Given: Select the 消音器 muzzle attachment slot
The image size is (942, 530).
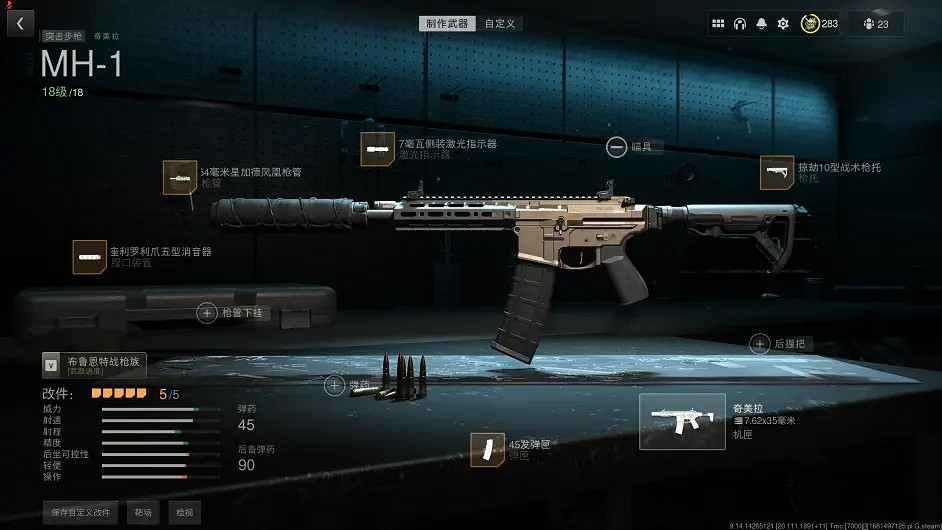Looking at the screenshot, I should (90, 257).
